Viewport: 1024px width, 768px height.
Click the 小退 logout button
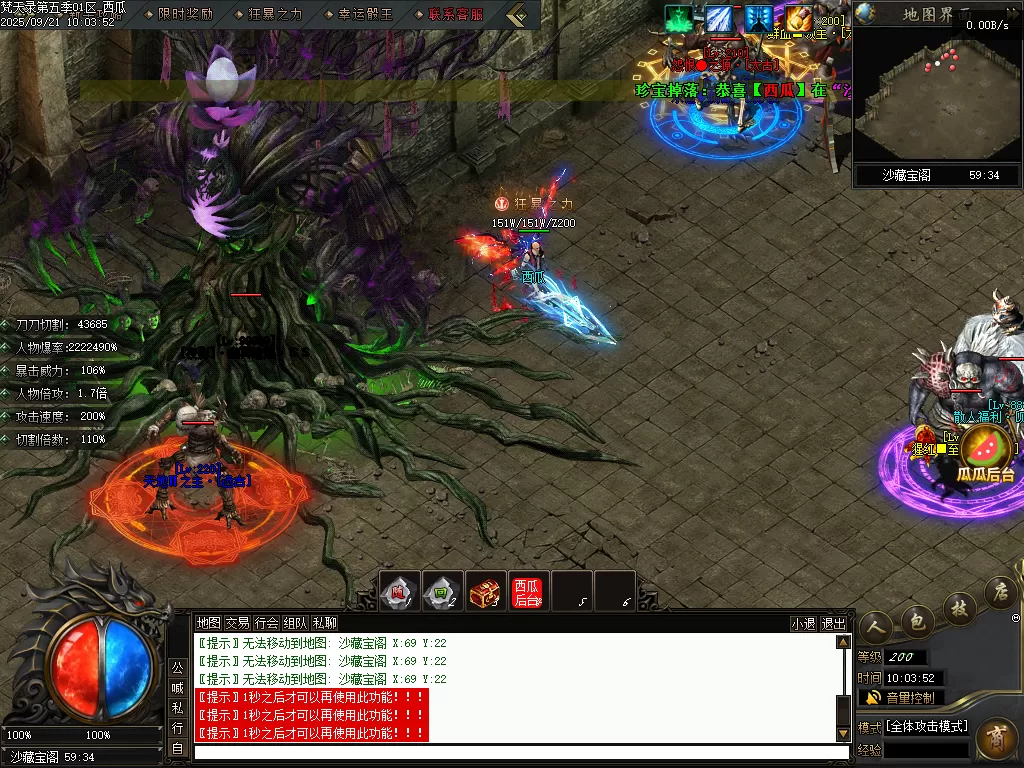(x=803, y=623)
